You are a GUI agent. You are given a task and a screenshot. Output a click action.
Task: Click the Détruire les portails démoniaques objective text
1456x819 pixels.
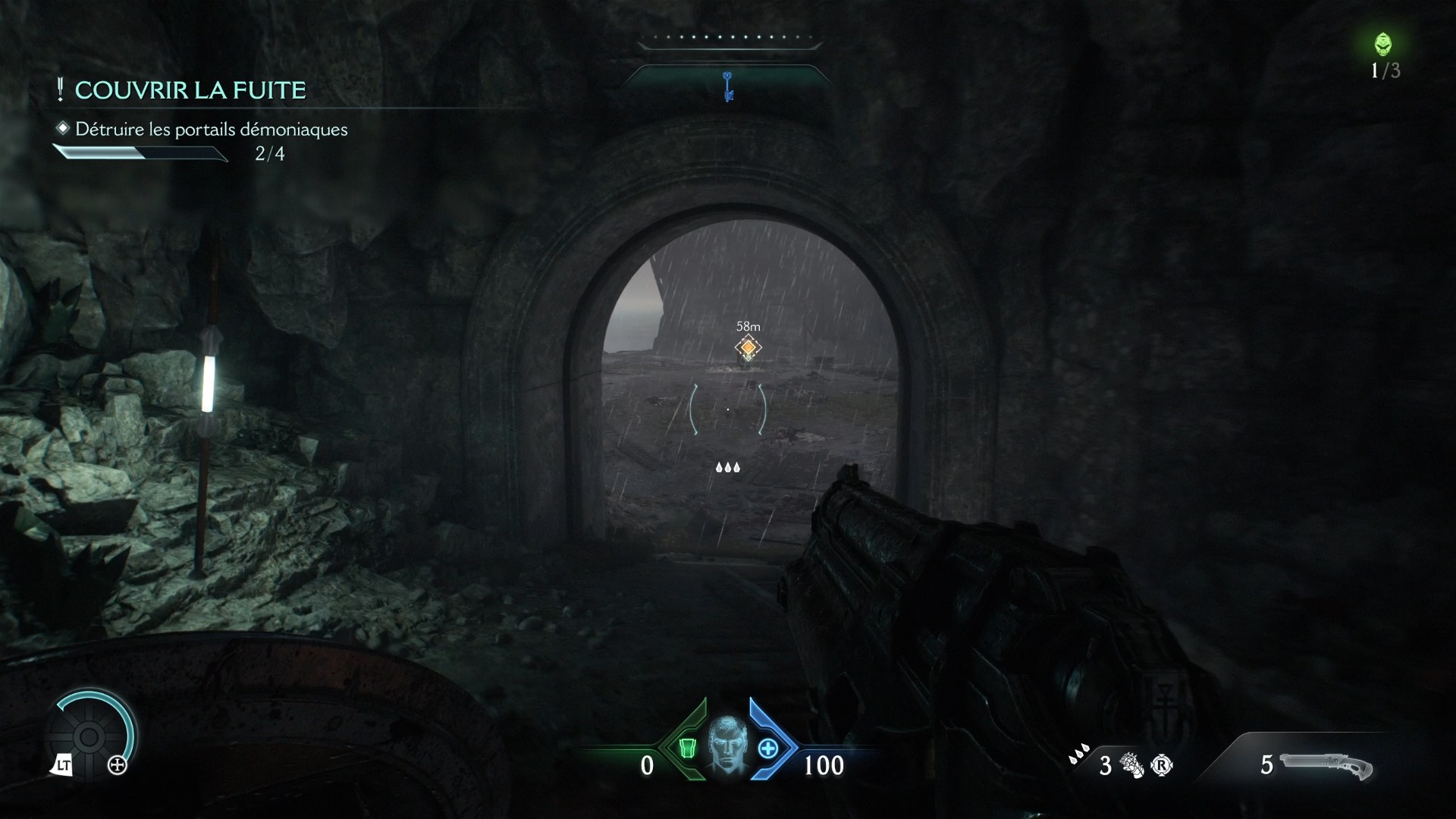[x=211, y=130]
